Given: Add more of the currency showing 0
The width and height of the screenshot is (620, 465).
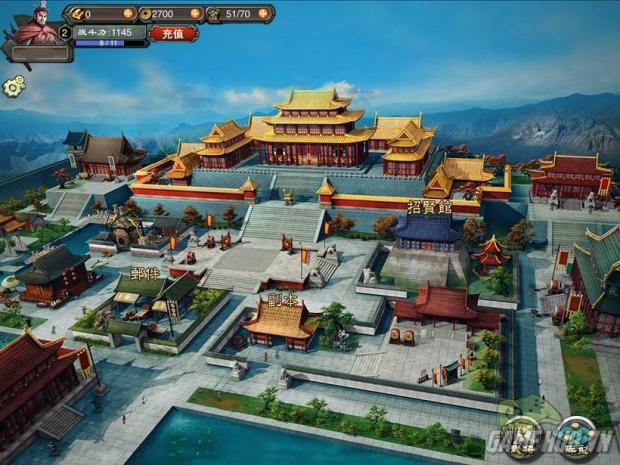Looking at the screenshot, I should coord(128,14).
